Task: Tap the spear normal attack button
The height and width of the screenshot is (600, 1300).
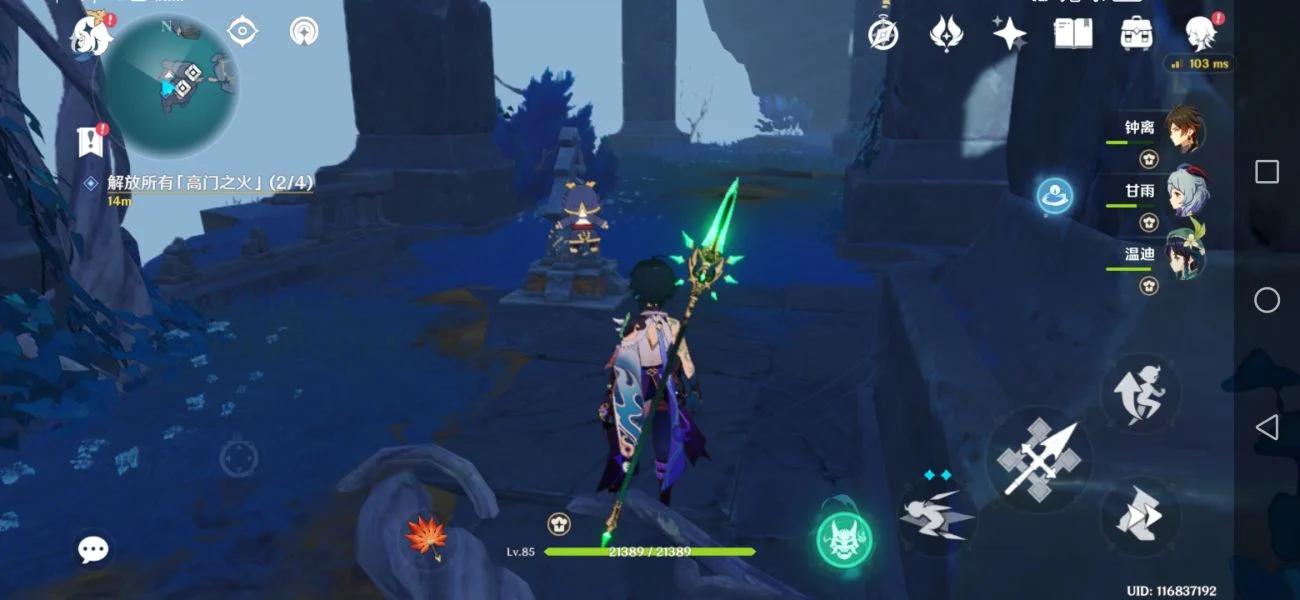Action: coord(1039,460)
